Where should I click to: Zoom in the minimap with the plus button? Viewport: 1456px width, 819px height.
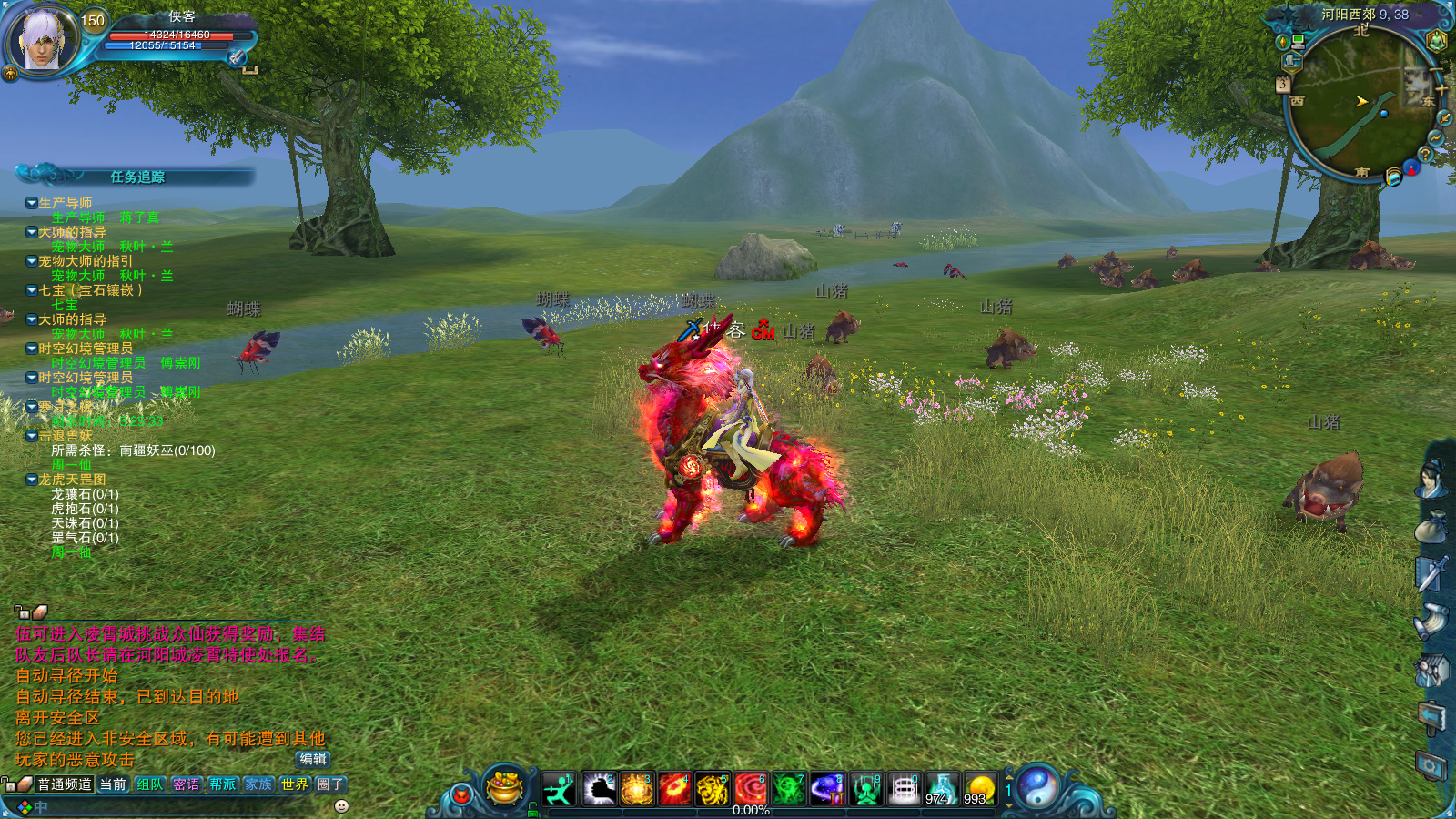[1441, 90]
